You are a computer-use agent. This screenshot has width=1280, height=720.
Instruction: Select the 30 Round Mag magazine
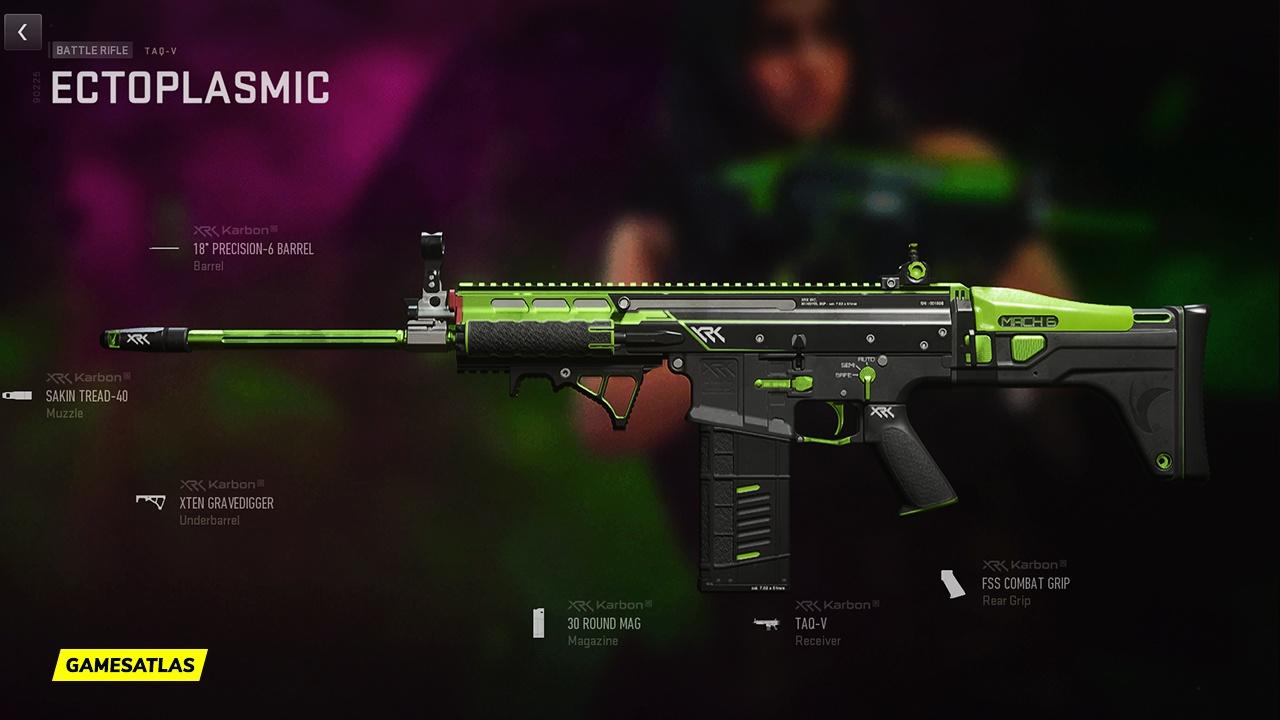click(x=603, y=623)
